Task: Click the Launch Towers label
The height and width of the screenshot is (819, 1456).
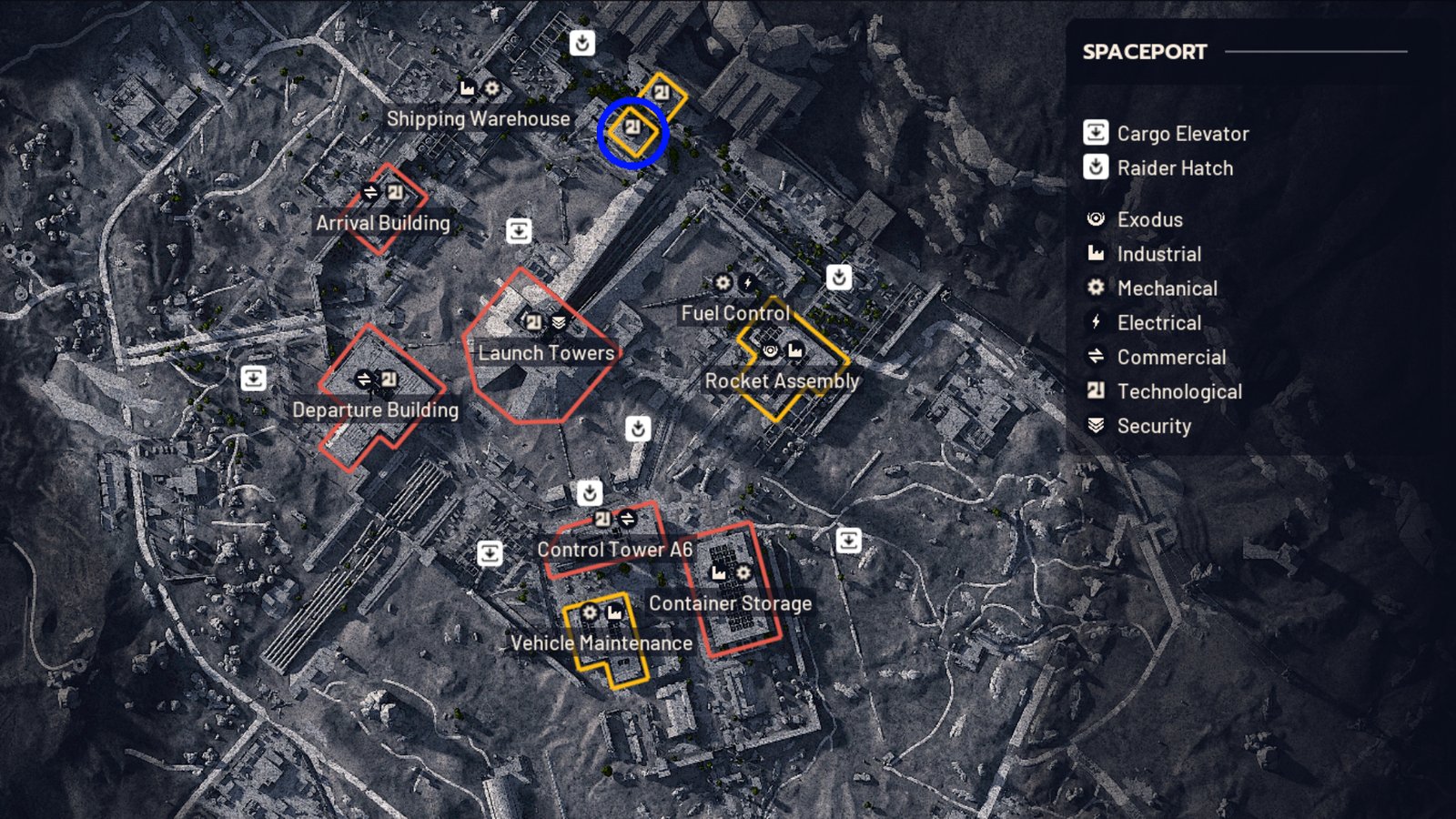Action: pyautogui.click(x=546, y=352)
